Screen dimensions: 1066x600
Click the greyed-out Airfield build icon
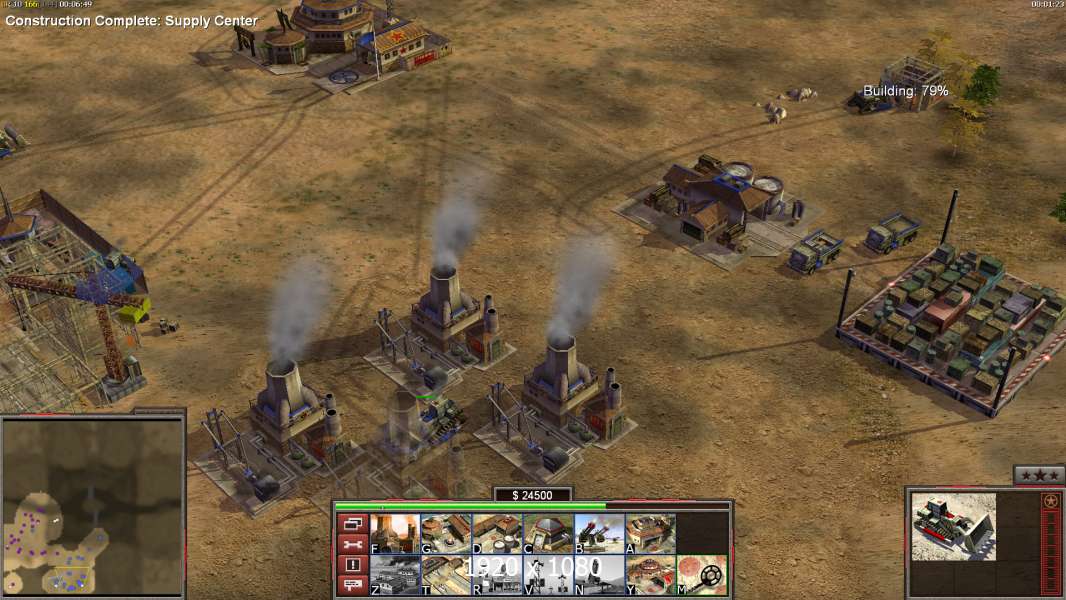395,574
